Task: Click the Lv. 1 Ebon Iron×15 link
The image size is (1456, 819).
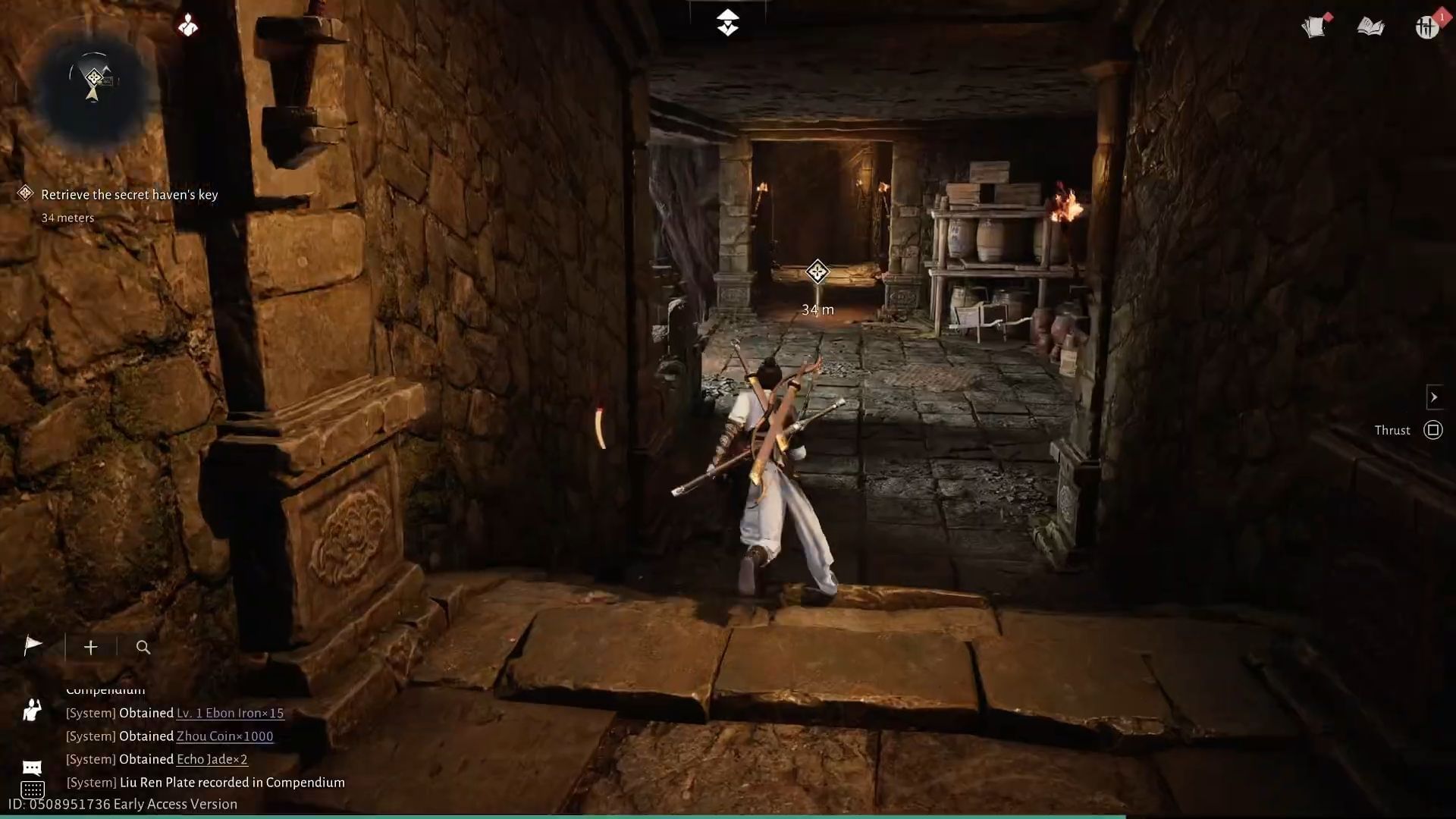Action: pyautogui.click(x=230, y=713)
